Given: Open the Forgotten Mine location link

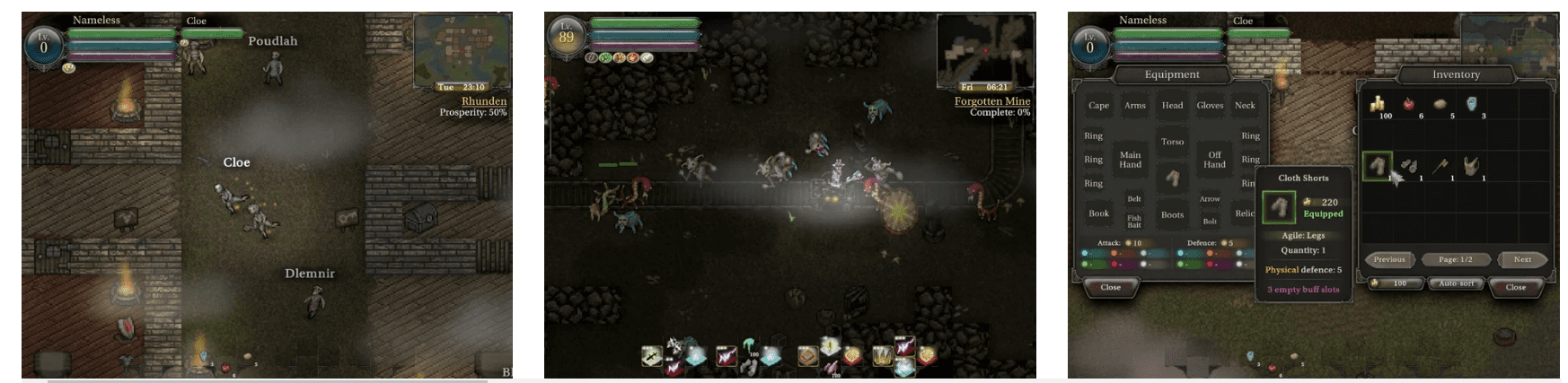Looking at the screenshot, I should tap(991, 101).
